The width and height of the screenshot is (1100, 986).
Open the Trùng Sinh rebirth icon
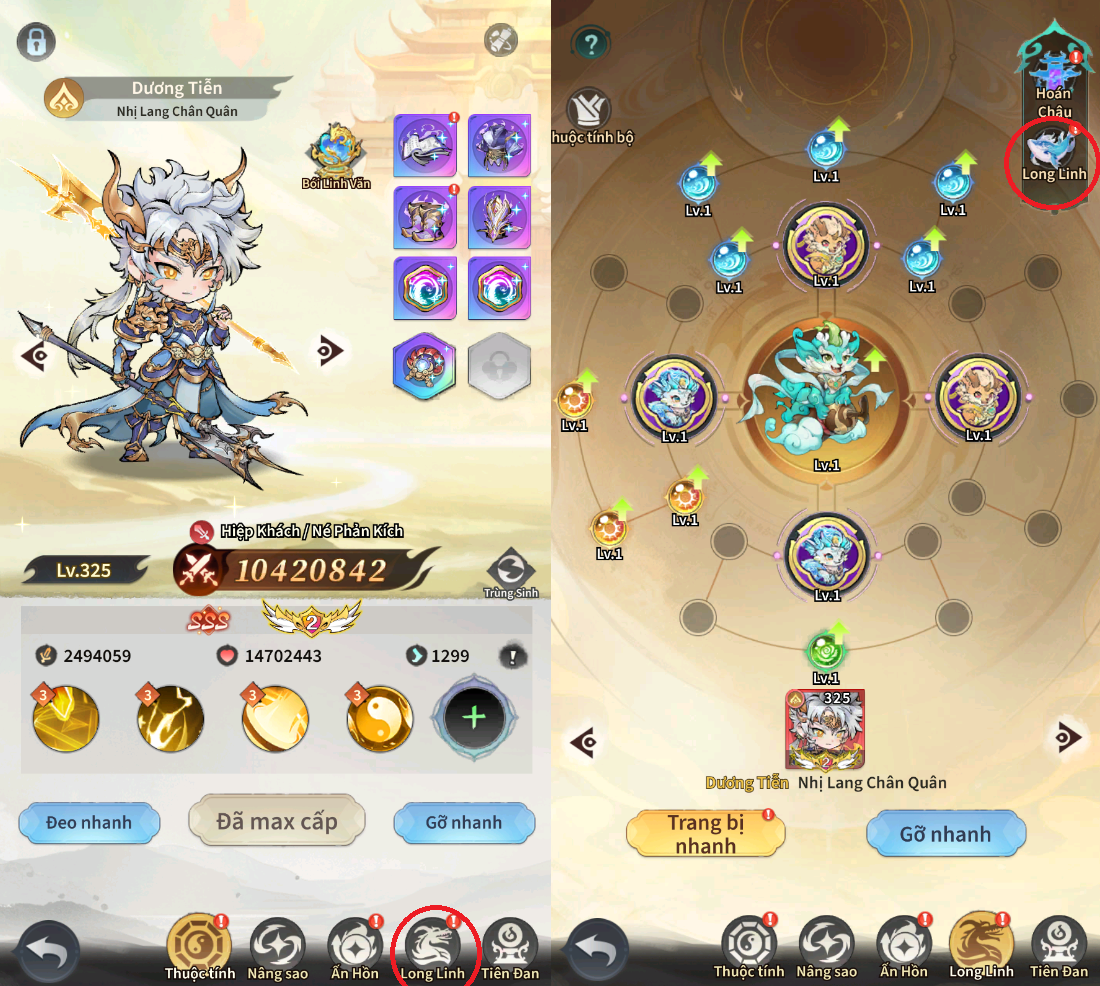(x=511, y=571)
